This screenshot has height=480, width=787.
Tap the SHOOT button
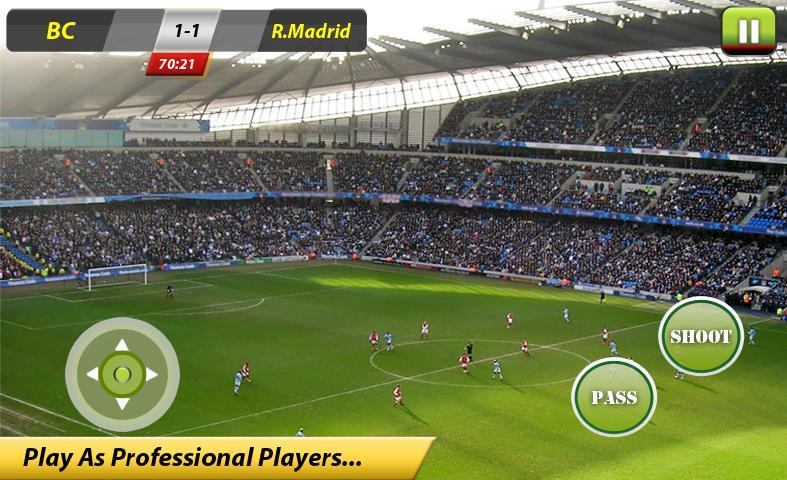tap(700, 336)
